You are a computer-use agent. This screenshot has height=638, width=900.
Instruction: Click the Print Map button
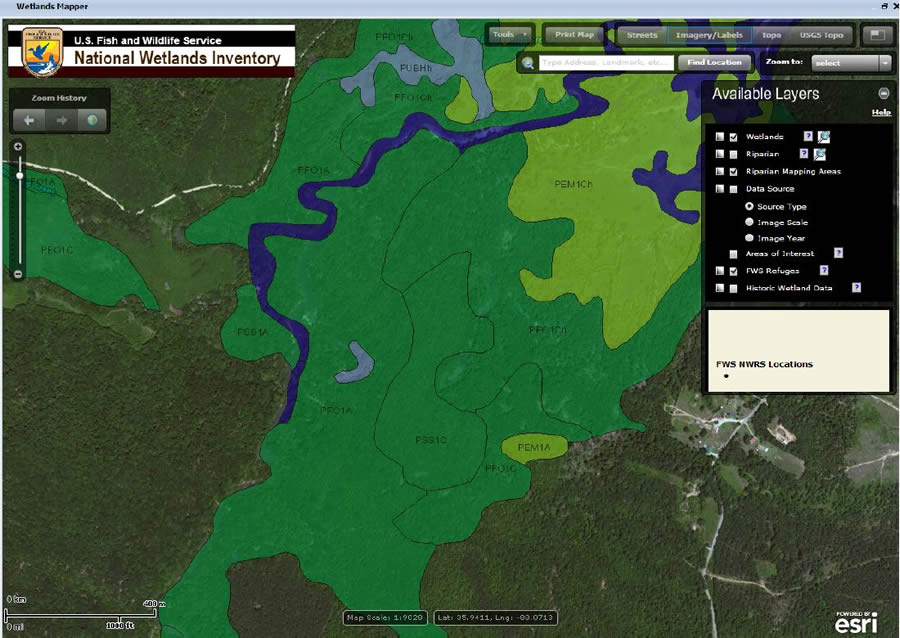574,35
